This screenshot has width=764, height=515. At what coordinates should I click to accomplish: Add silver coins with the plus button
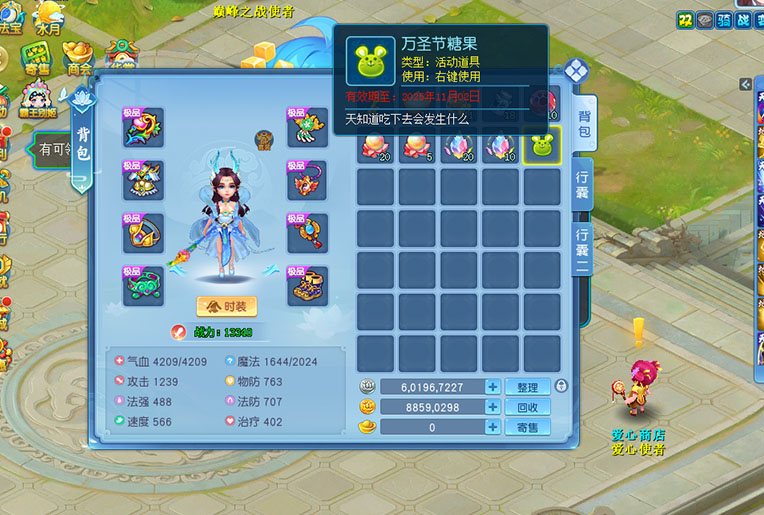(492, 387)
